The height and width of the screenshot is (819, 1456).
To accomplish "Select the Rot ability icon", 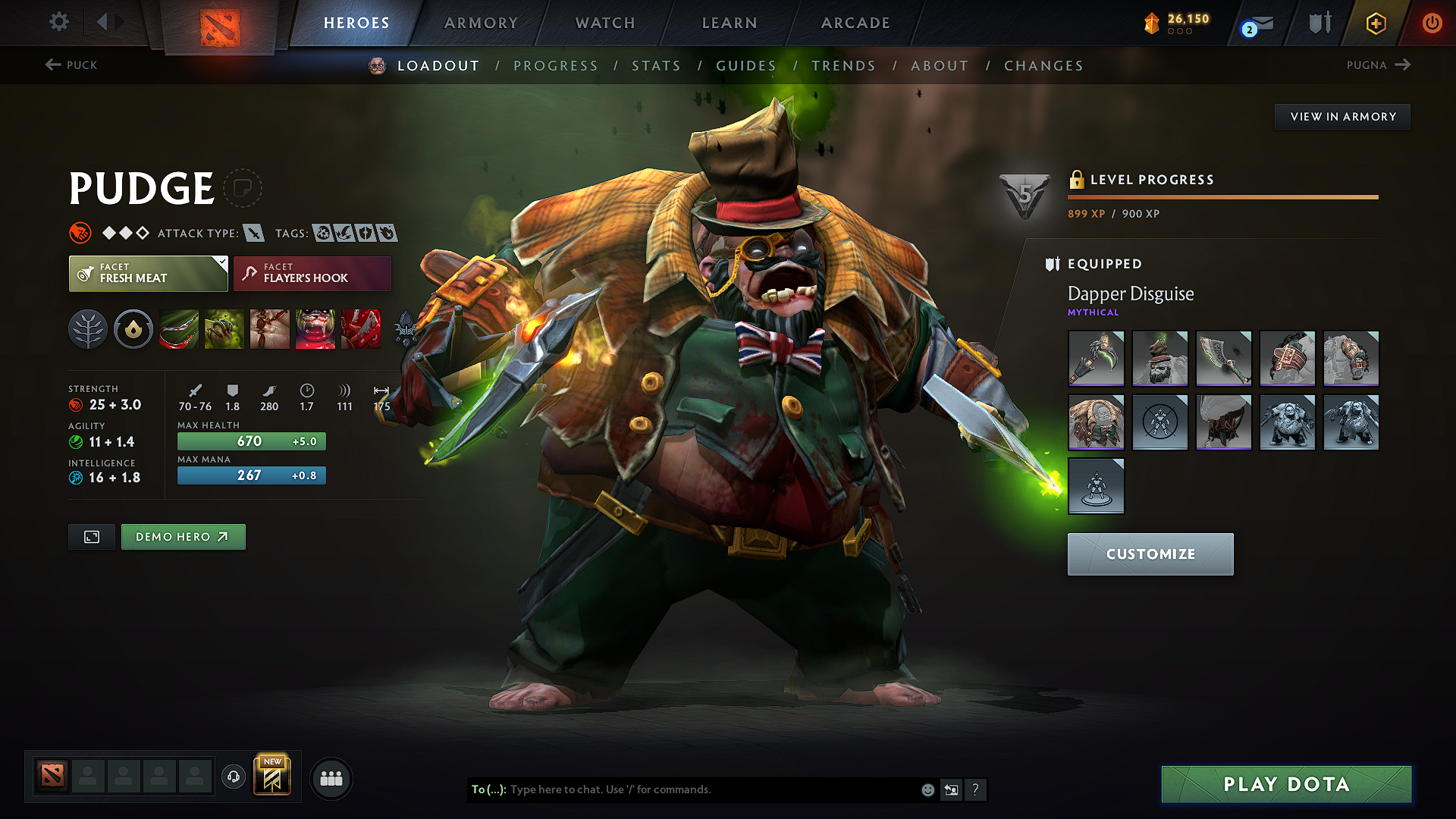I will [x=224, y=329].
